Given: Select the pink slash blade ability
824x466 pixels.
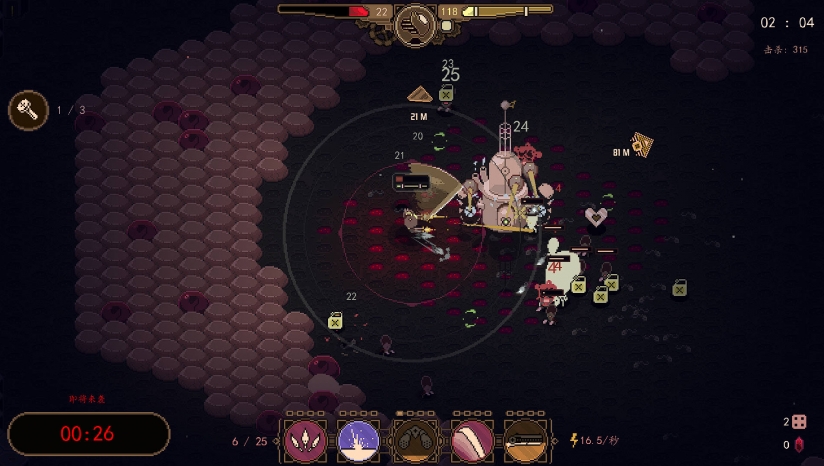Looking at the screenshot, I should (472, 440).
